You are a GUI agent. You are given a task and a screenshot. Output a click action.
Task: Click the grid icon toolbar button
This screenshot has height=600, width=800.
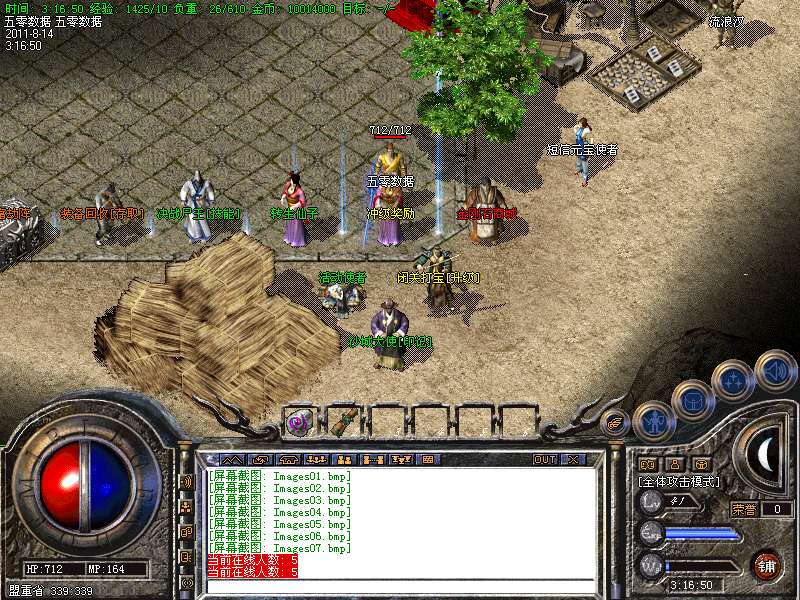[x=428, y=459]
